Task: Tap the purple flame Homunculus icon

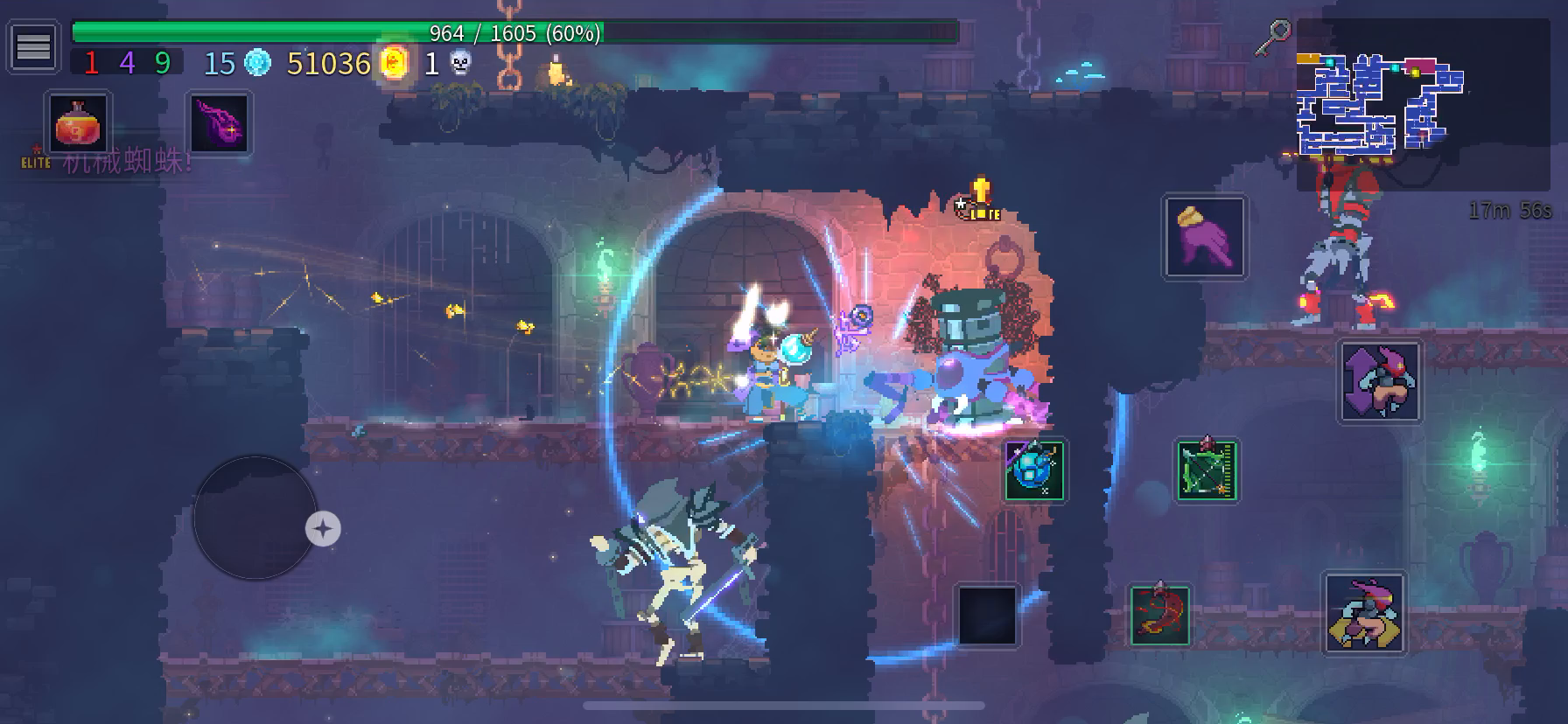Action: pyautogui.click(x=220, y=123)
